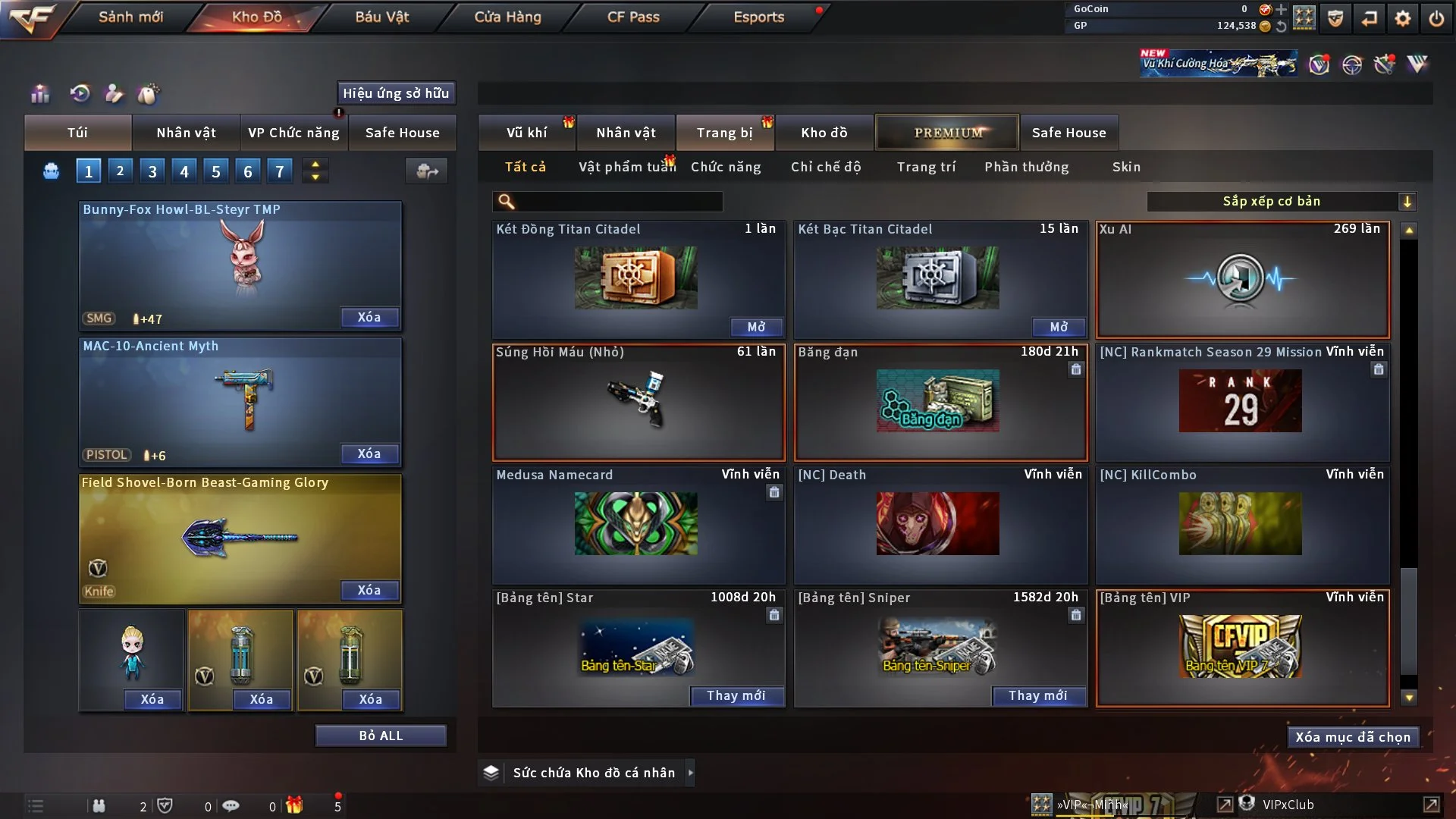Renew the Bảng tên Star namecard
This screenshot has height=819, width=1456.
[736, 695]
